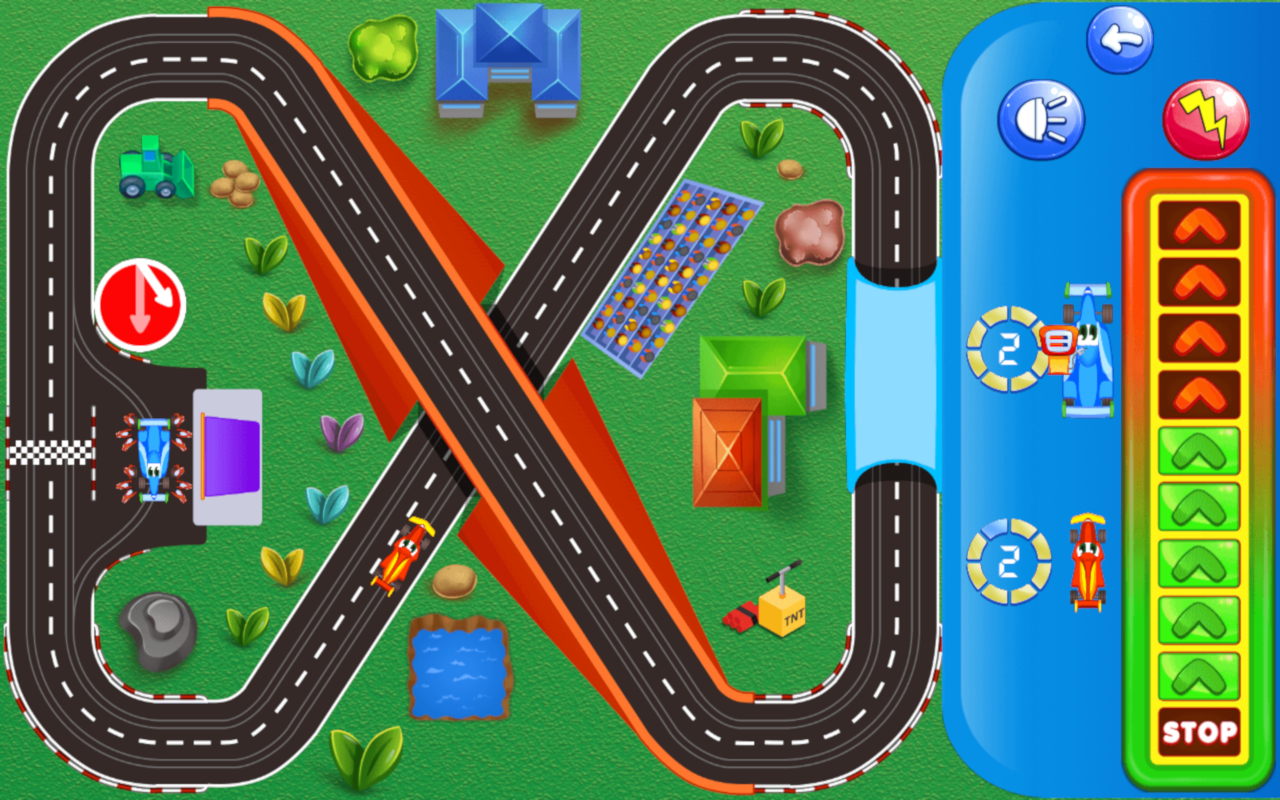
Task: Tap the blue headlights icon
Action: point(1040,118)
